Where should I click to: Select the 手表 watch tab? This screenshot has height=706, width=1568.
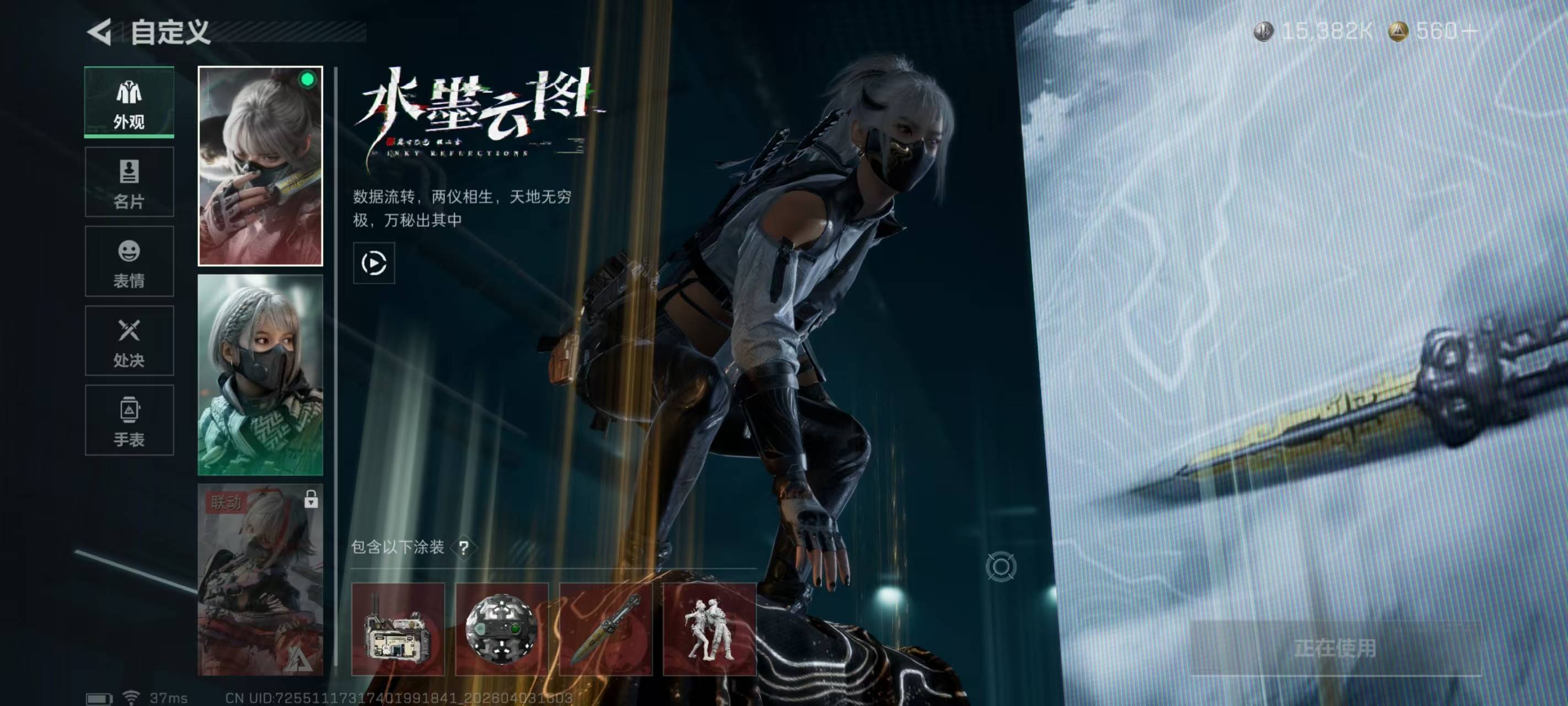[x=129, y=420]
